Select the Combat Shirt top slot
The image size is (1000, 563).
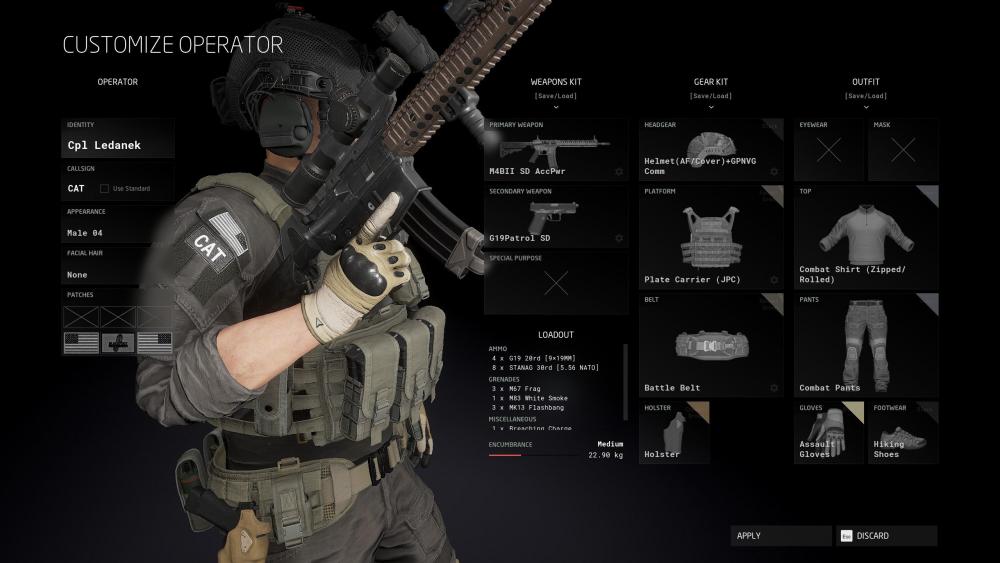pos(866,237)
